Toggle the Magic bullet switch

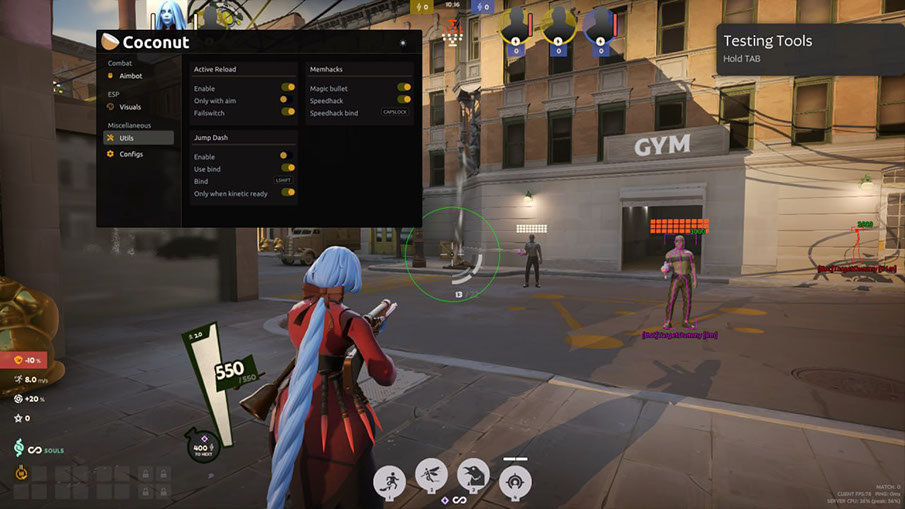point(404,88)
